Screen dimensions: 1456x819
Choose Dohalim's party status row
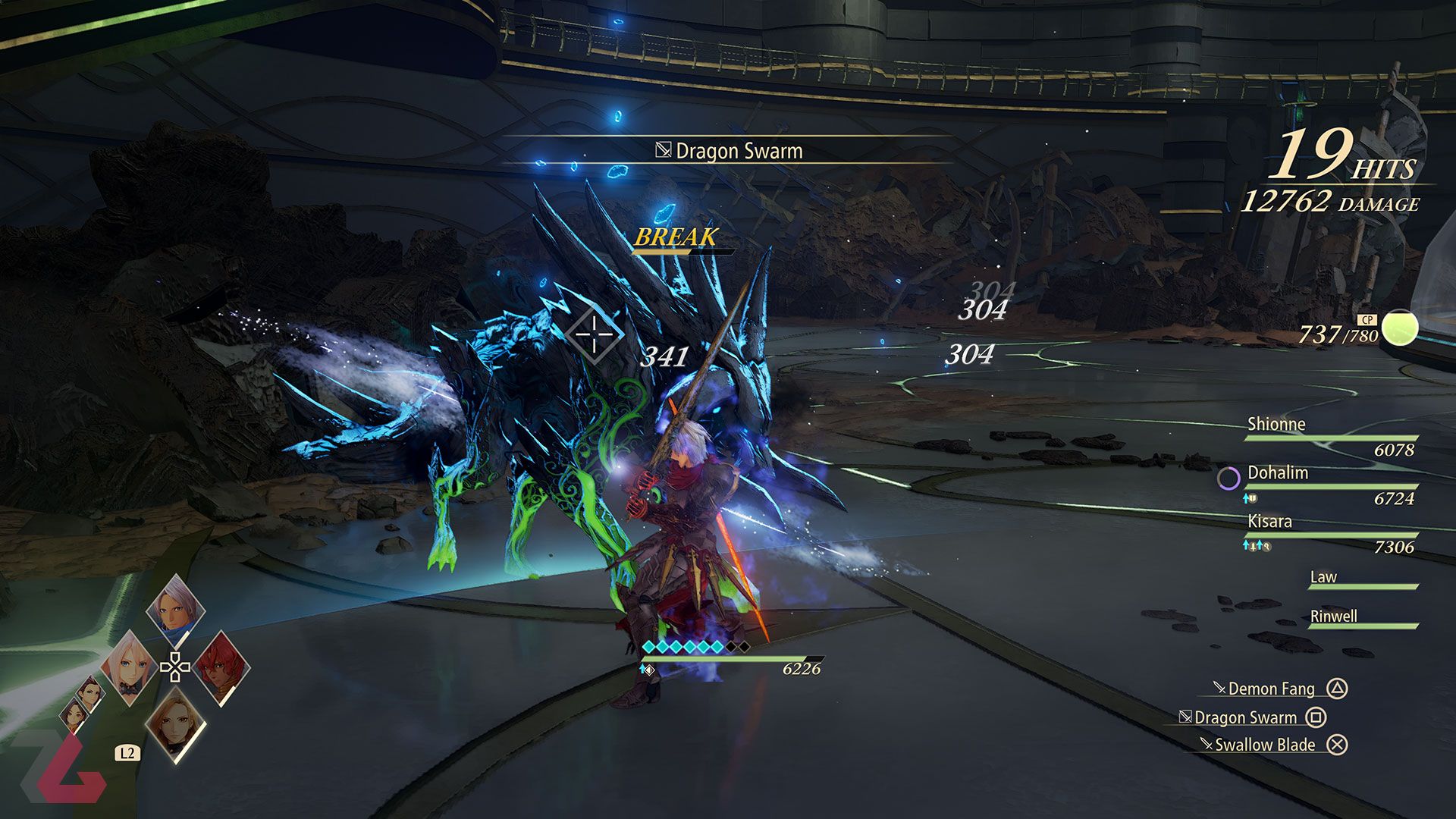(x=1331, y=485)
